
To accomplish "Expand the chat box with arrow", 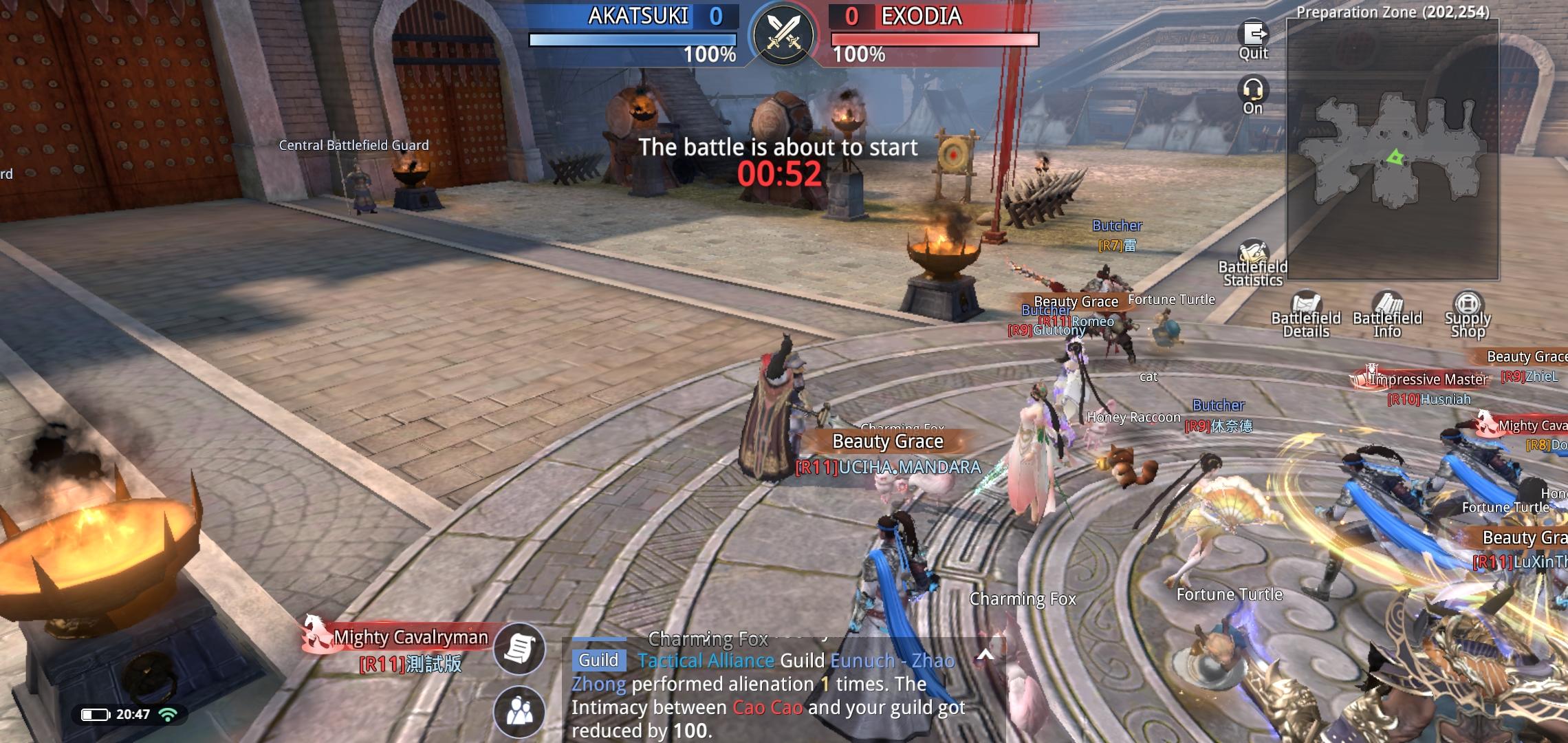I will click(985, 655).
